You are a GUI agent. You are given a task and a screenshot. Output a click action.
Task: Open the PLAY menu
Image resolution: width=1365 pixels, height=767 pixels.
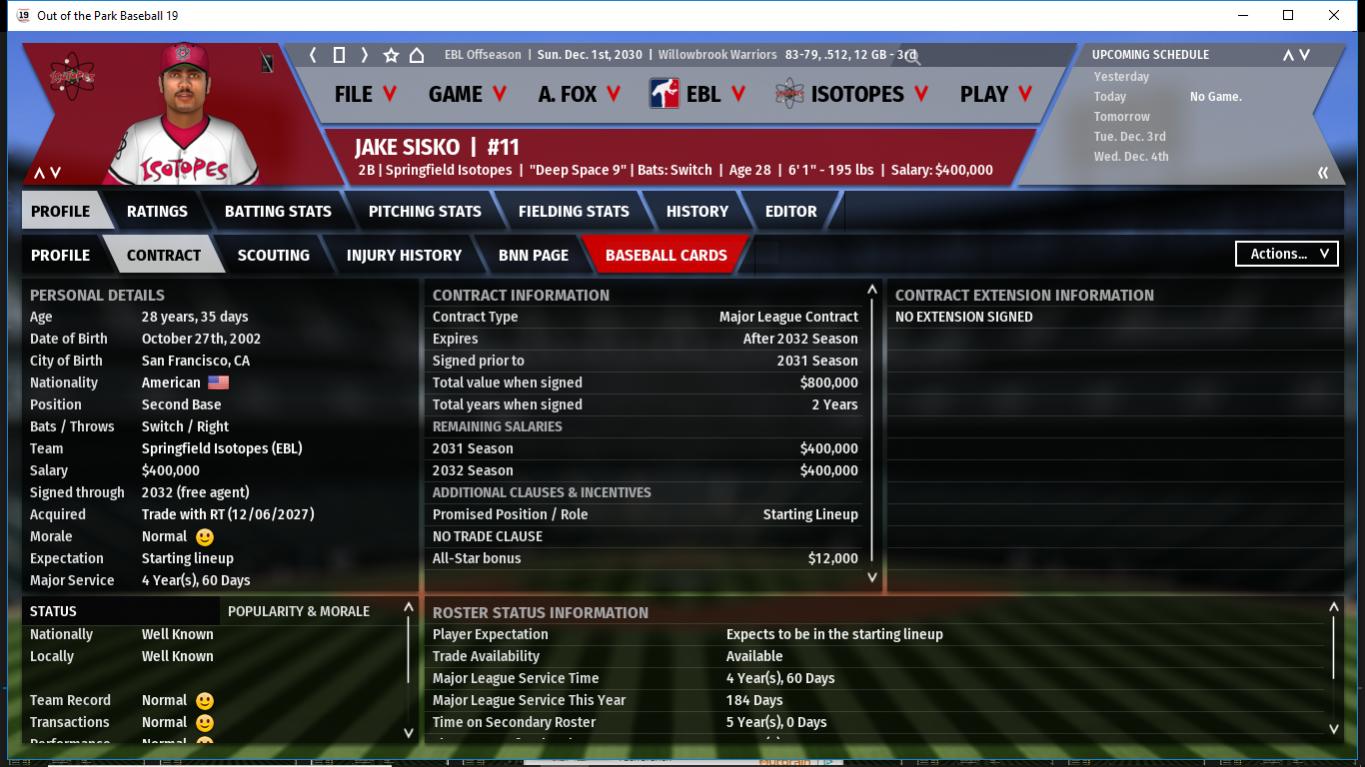tap(996, 94)
